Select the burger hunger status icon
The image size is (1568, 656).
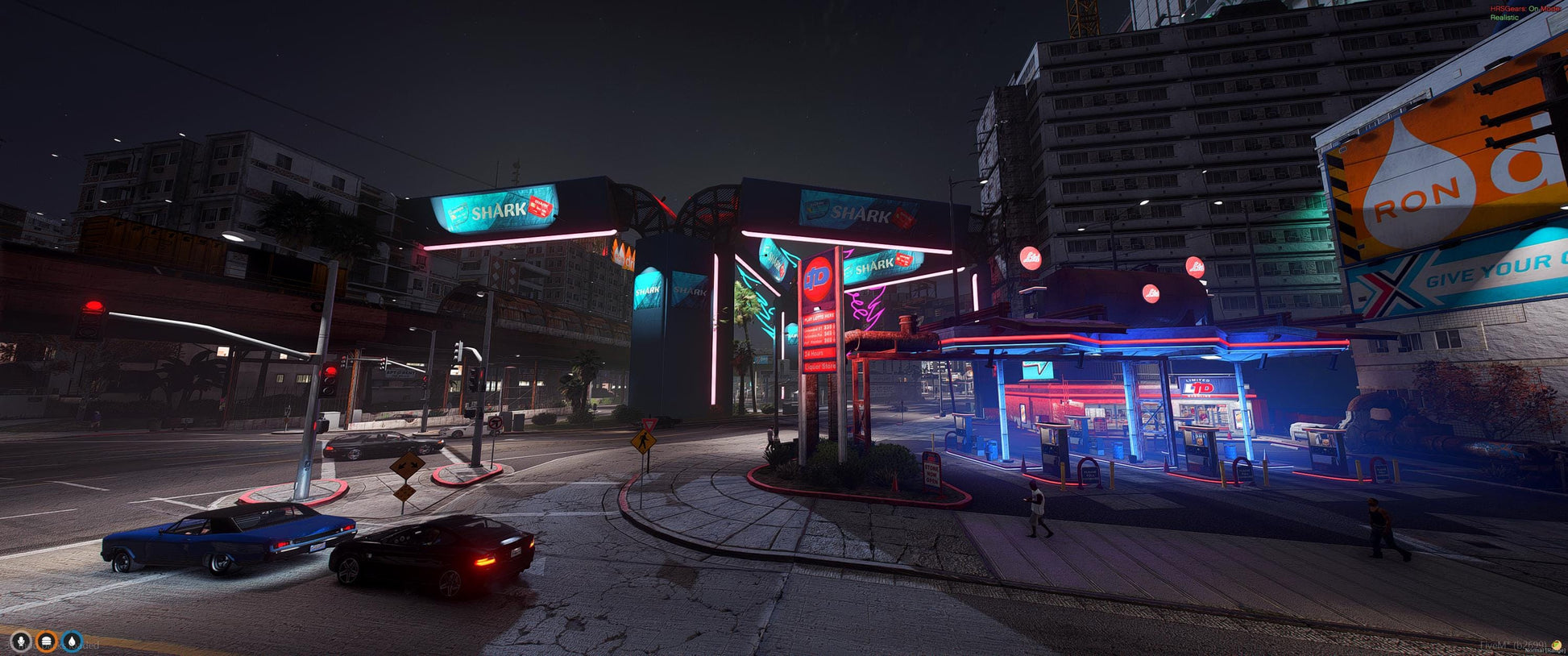coord(47,641)
